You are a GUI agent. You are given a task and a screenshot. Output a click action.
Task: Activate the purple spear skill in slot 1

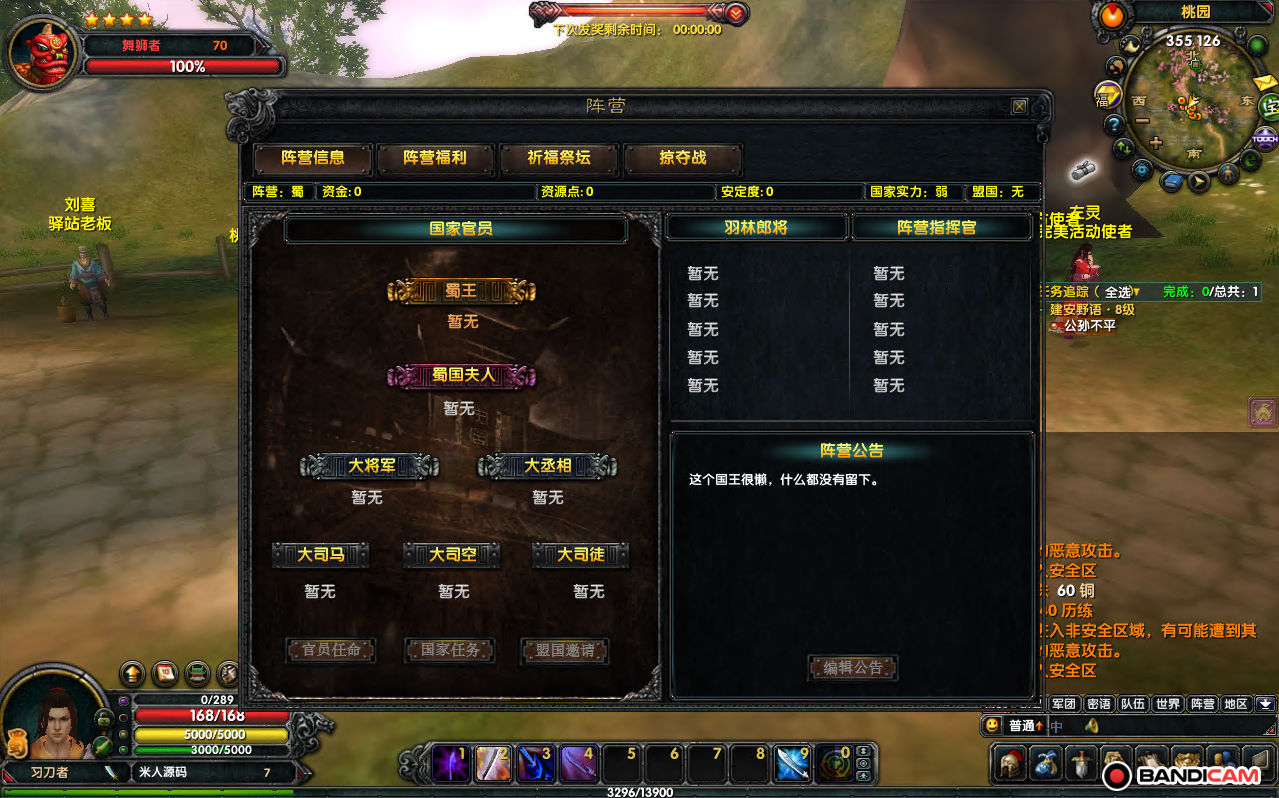(x=450, y=764)
